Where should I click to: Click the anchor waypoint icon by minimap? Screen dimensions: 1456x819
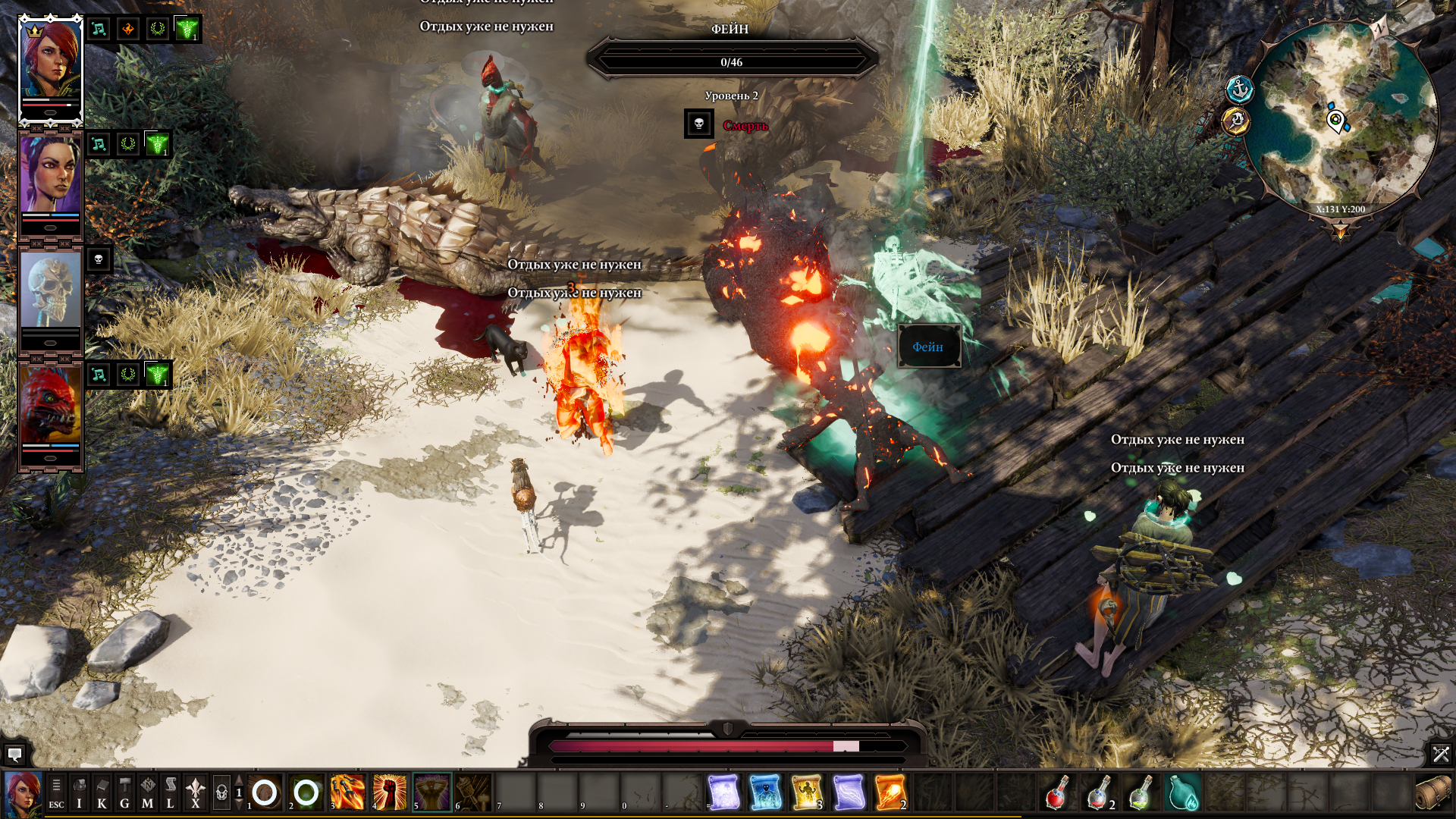point(1239,89)
